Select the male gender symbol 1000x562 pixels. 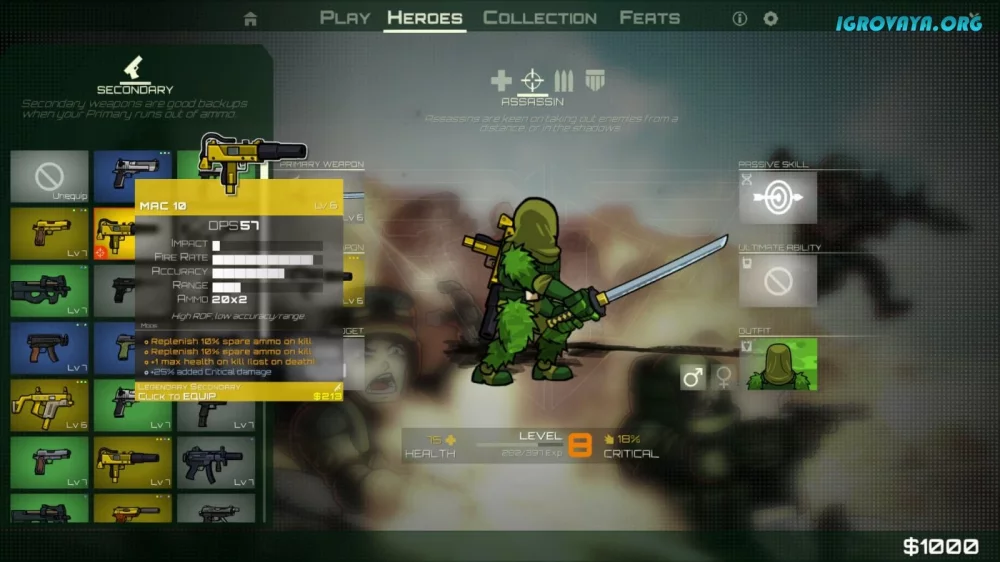694,377
